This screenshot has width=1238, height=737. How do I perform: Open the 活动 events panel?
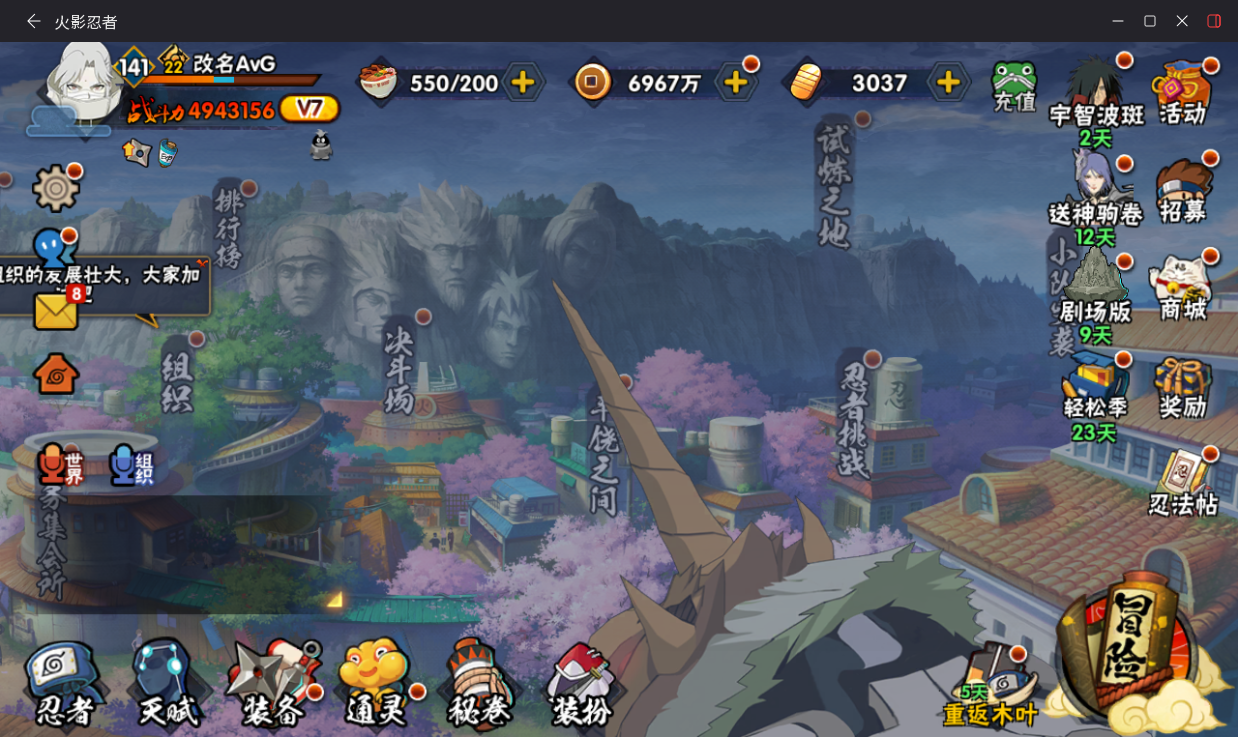click(x=1182, y=92)
